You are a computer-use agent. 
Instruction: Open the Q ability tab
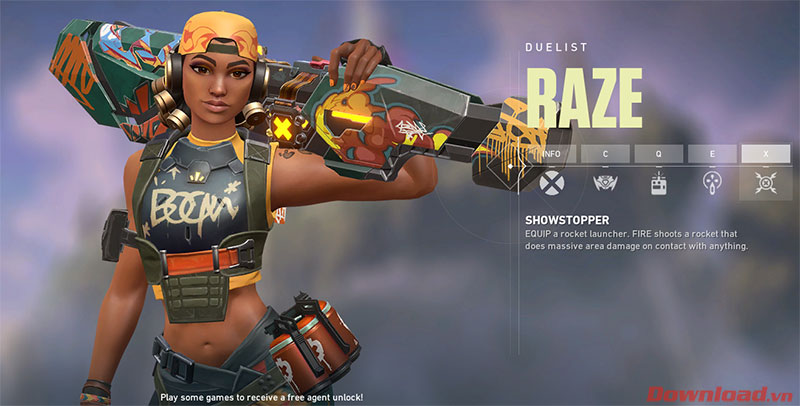coord(659,154)
